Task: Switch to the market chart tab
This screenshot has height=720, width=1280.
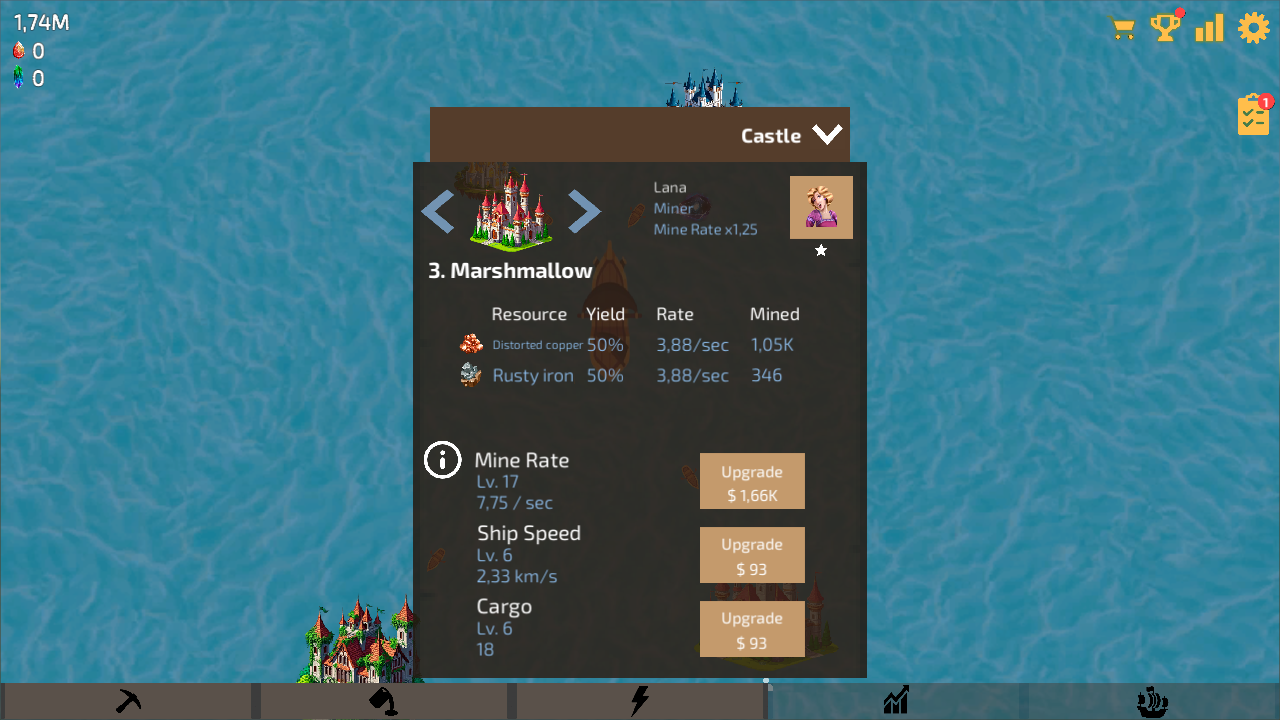Action: [x=896, y=700]
